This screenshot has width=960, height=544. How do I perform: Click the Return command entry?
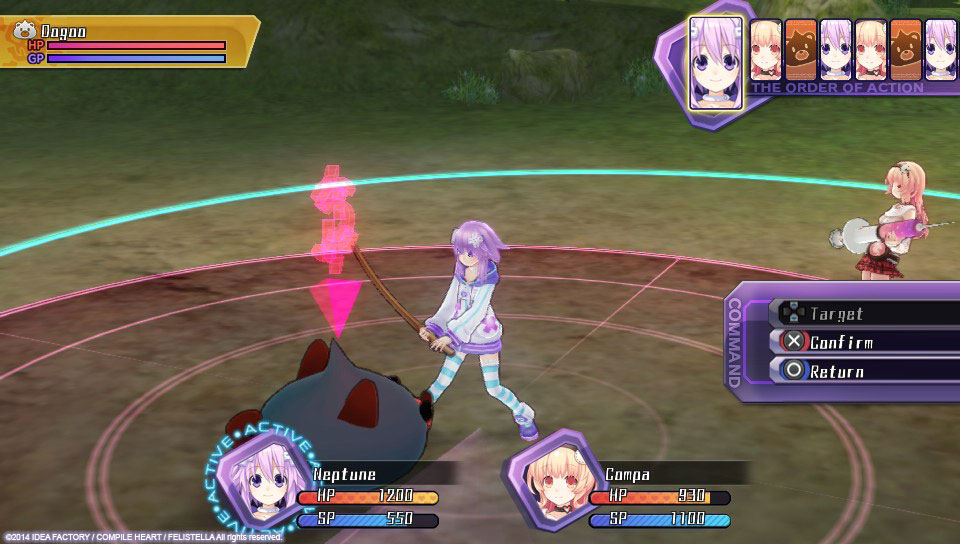[862, 371]
